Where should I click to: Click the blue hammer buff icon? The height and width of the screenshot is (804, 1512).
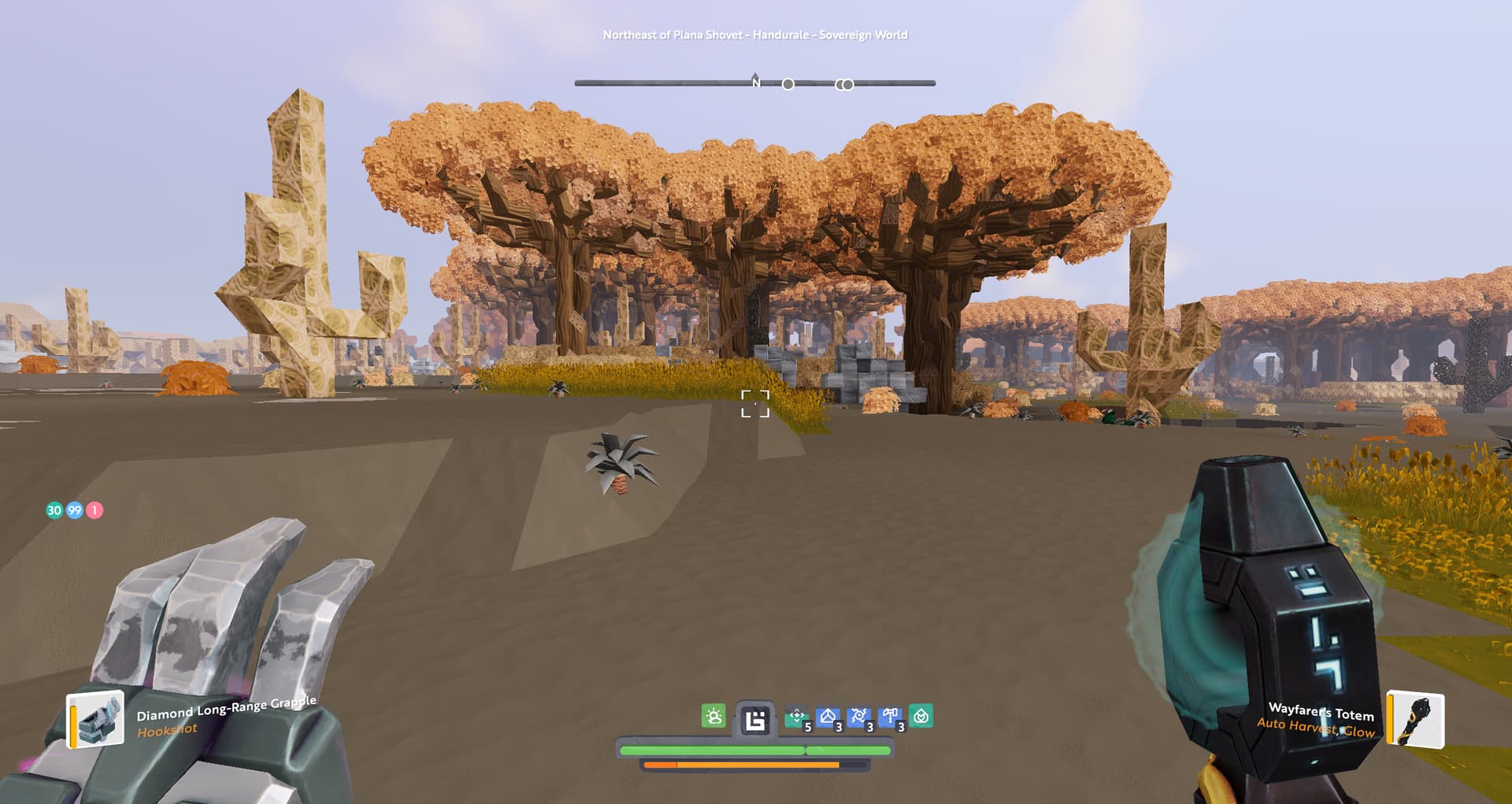pyautogui.click(x=891, y=717)
